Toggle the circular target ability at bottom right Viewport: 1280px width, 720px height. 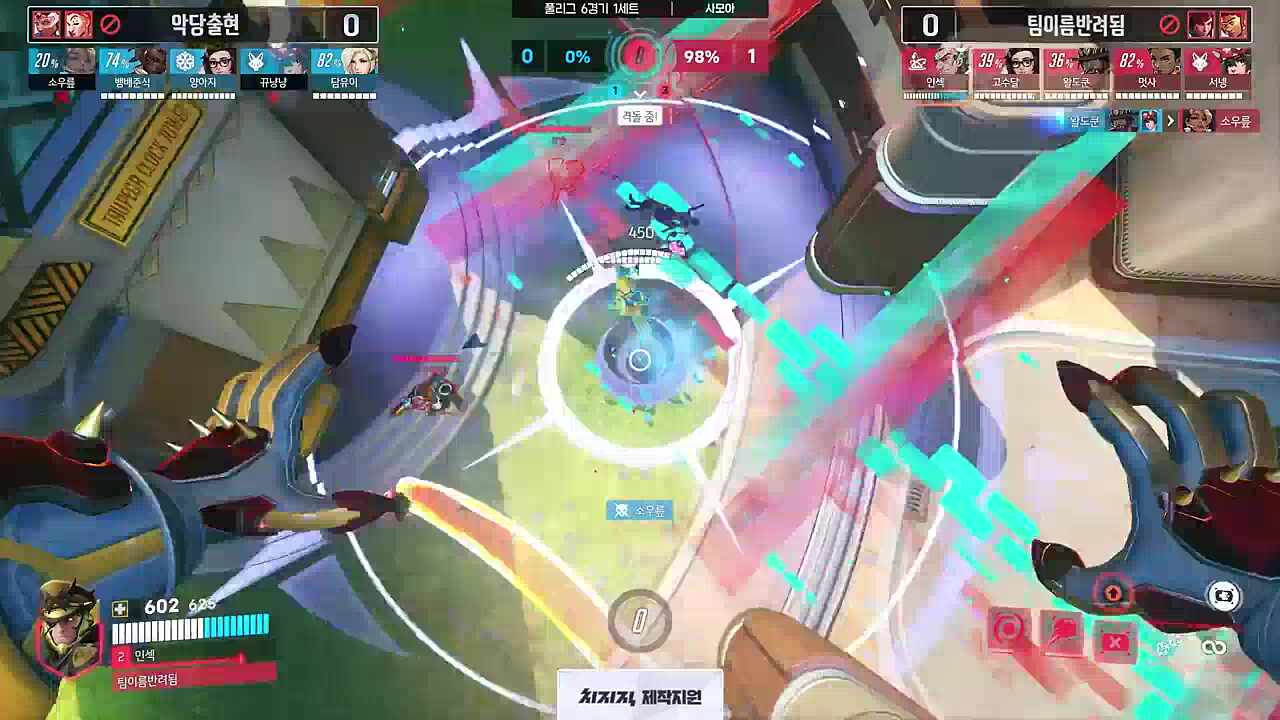(1008, 628)
